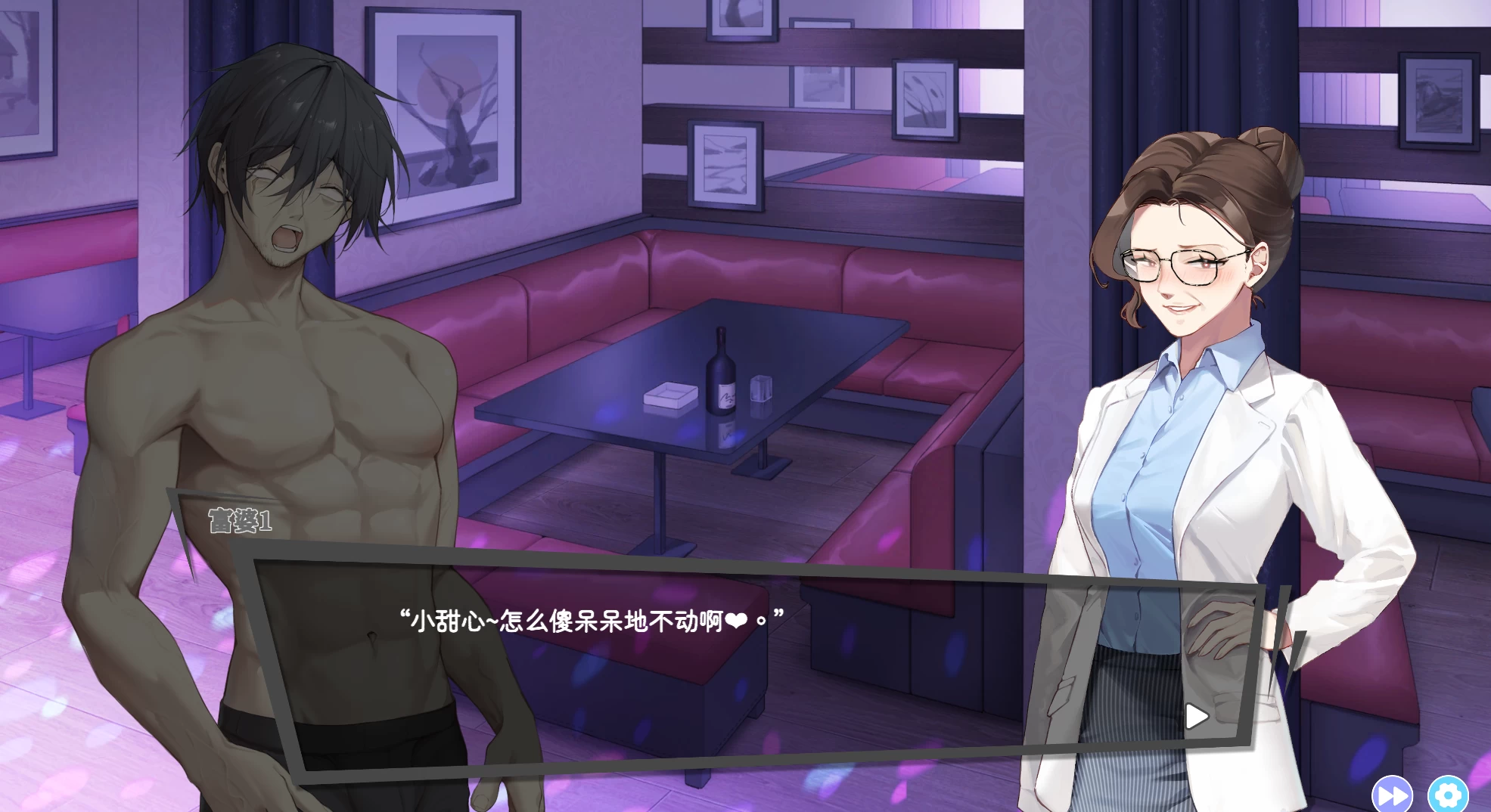Image resolution: width=1491 pixels, height=812 pixels.
Task: Activate the fast-forward skip button
Action: (1392, 795)
